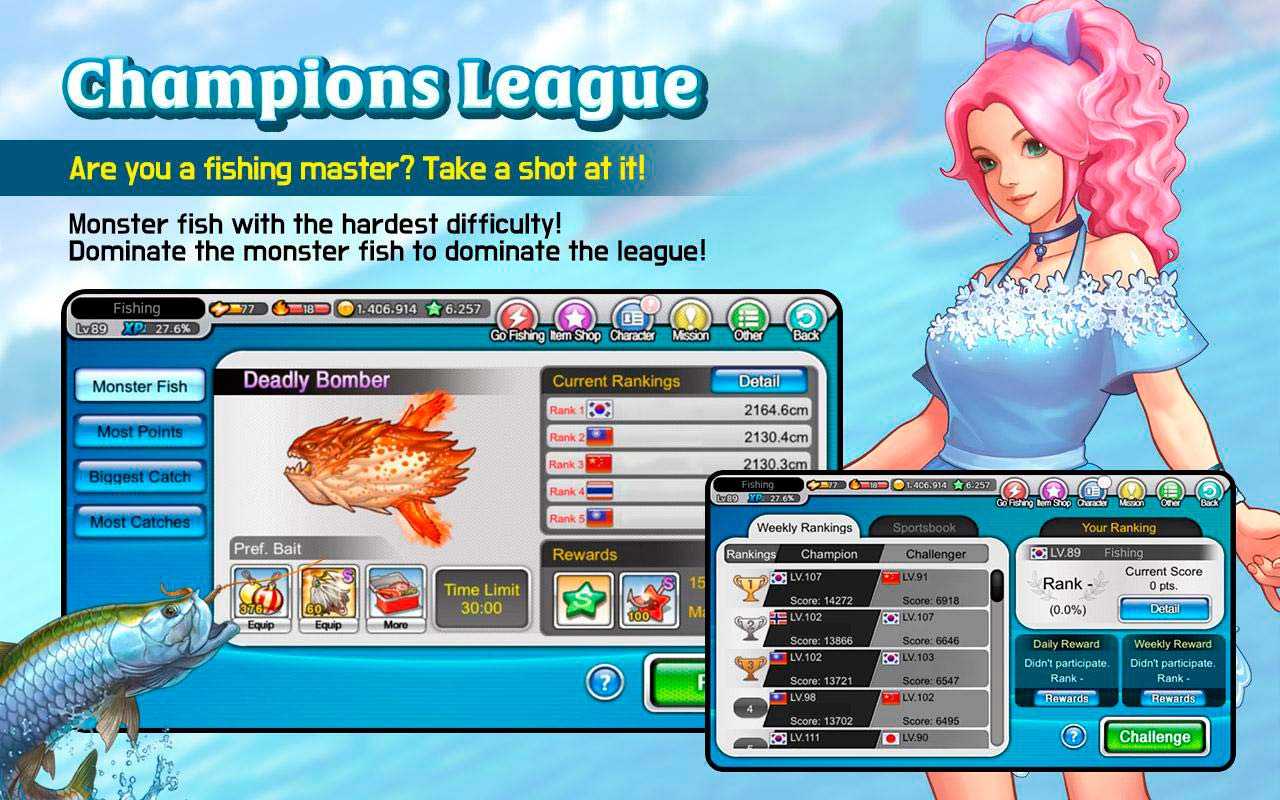View Daily Reward rewards

tap(1066, 699)
